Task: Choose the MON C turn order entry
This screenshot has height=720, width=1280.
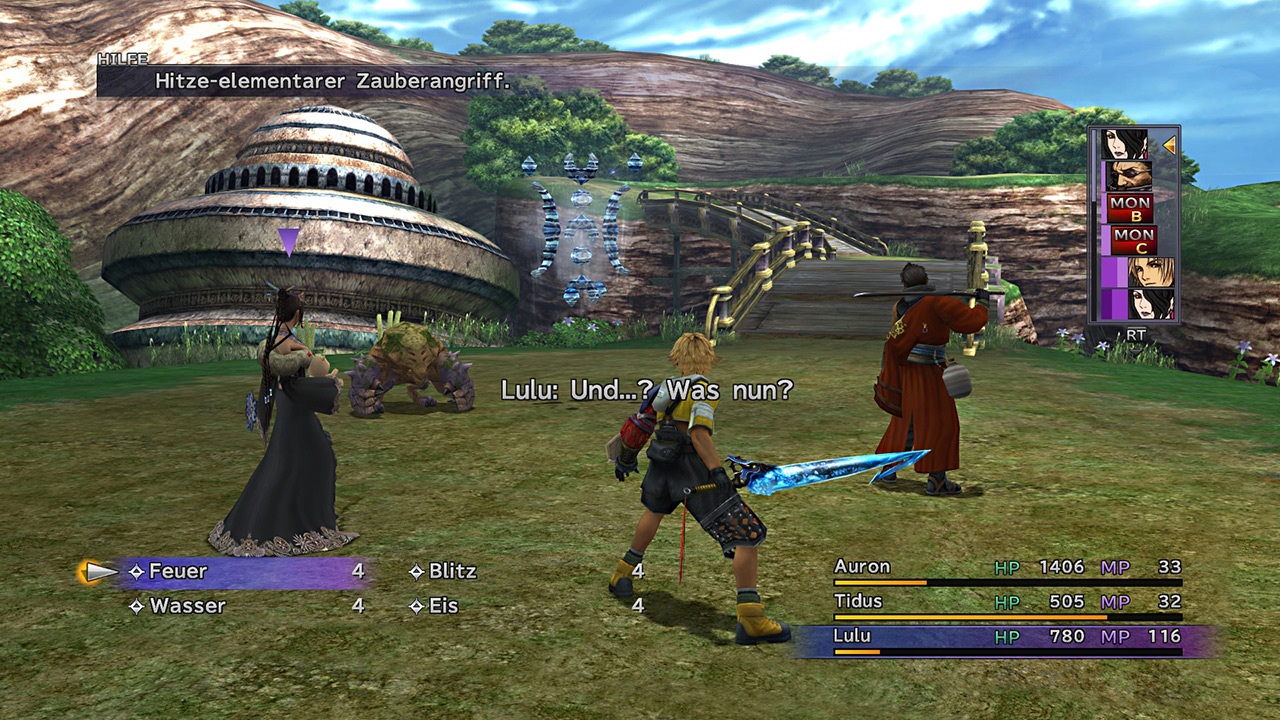Action: pos(1131,241)
